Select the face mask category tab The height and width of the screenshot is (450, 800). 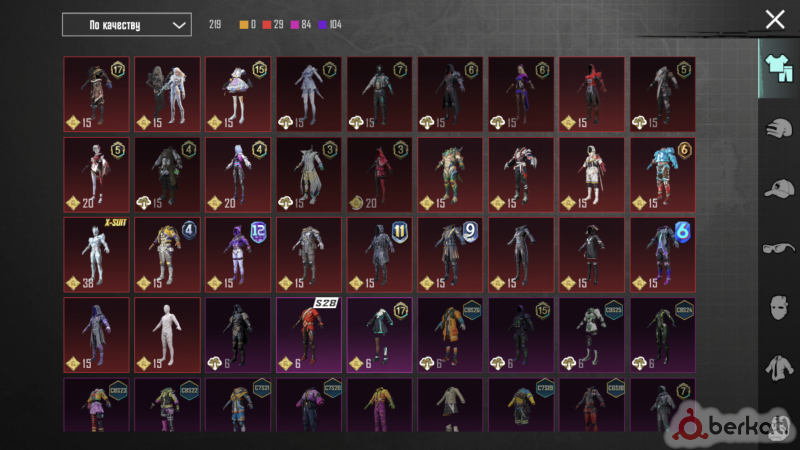[777, 308]
